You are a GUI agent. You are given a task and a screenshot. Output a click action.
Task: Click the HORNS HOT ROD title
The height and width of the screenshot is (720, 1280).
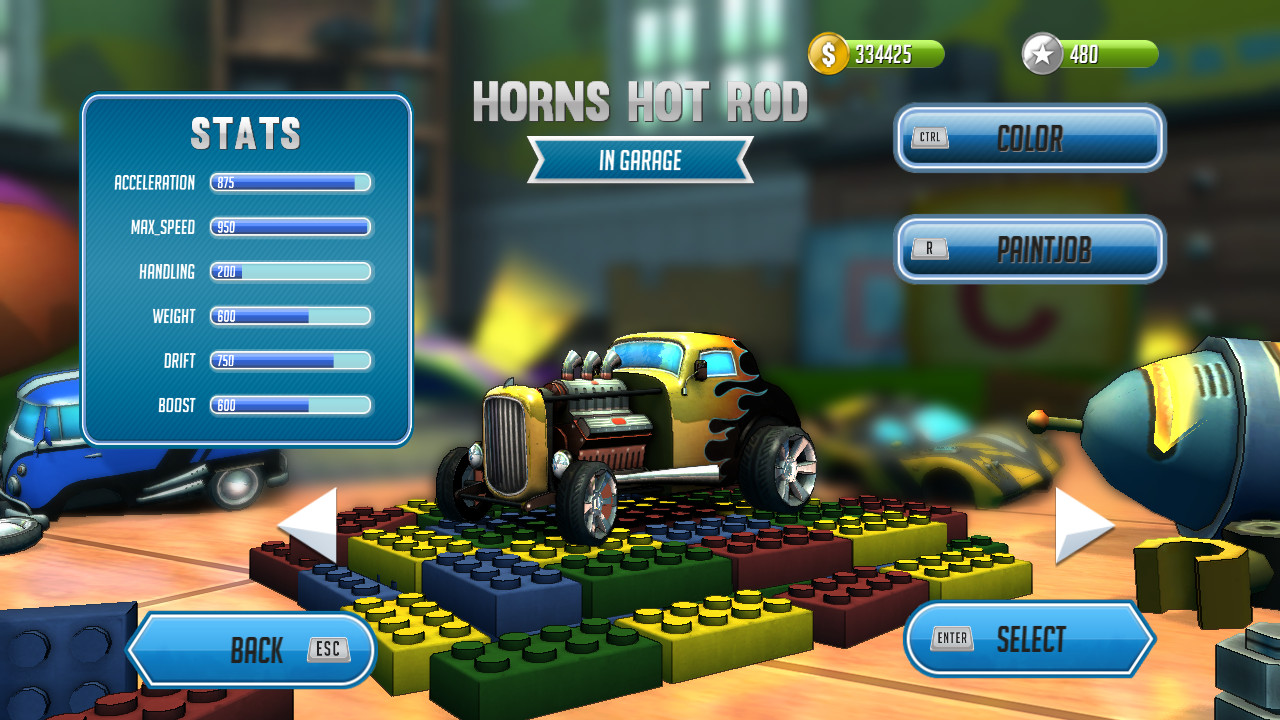click(x=640, y=102)
